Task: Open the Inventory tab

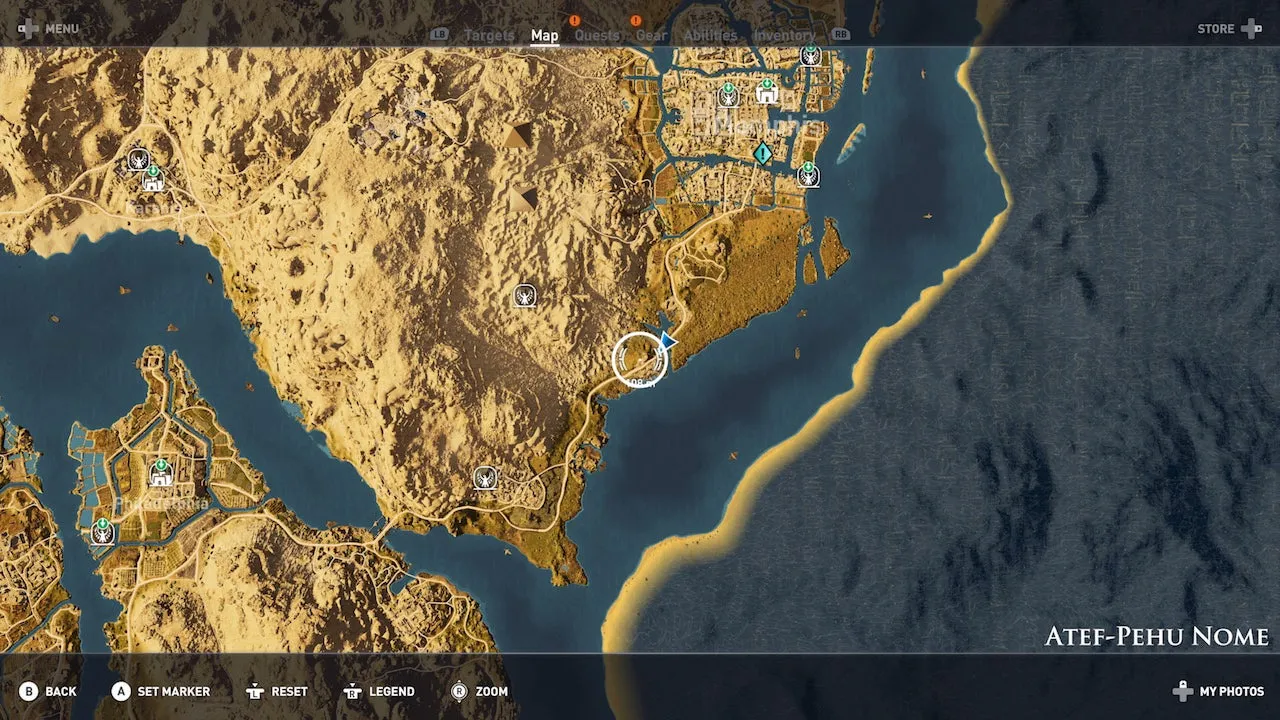Action: [x=784, y=36]
